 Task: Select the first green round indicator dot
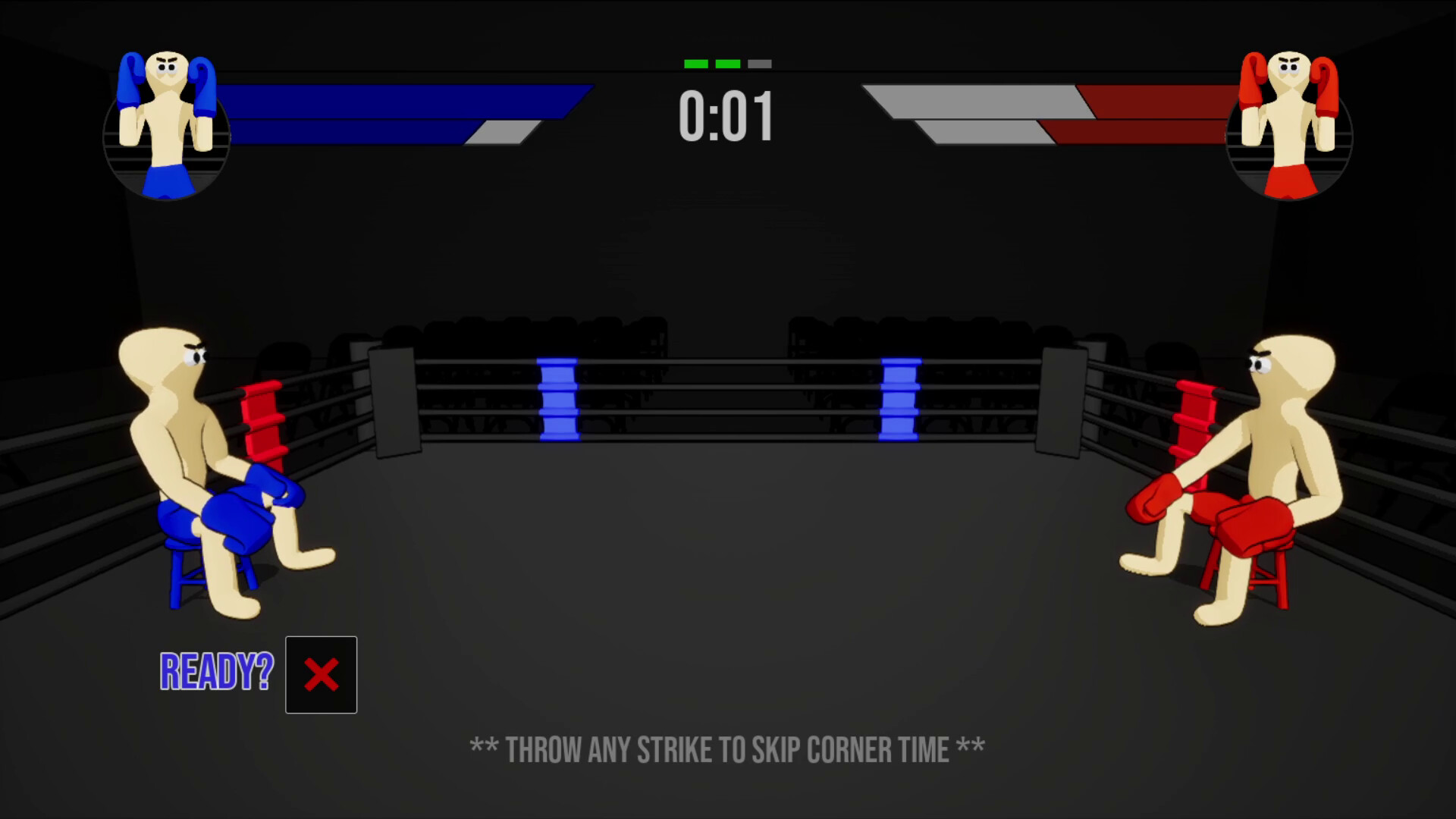[695, 64]
